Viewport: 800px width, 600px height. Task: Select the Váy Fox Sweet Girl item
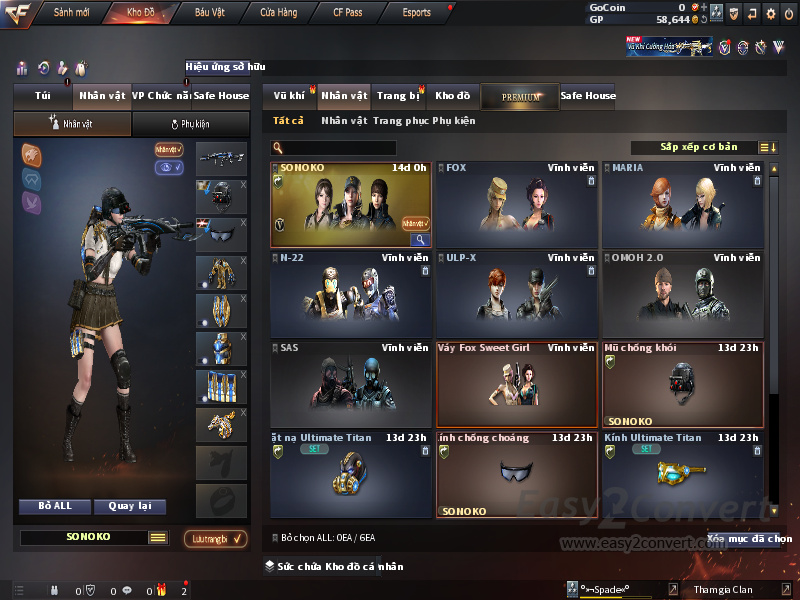point(516,385)
